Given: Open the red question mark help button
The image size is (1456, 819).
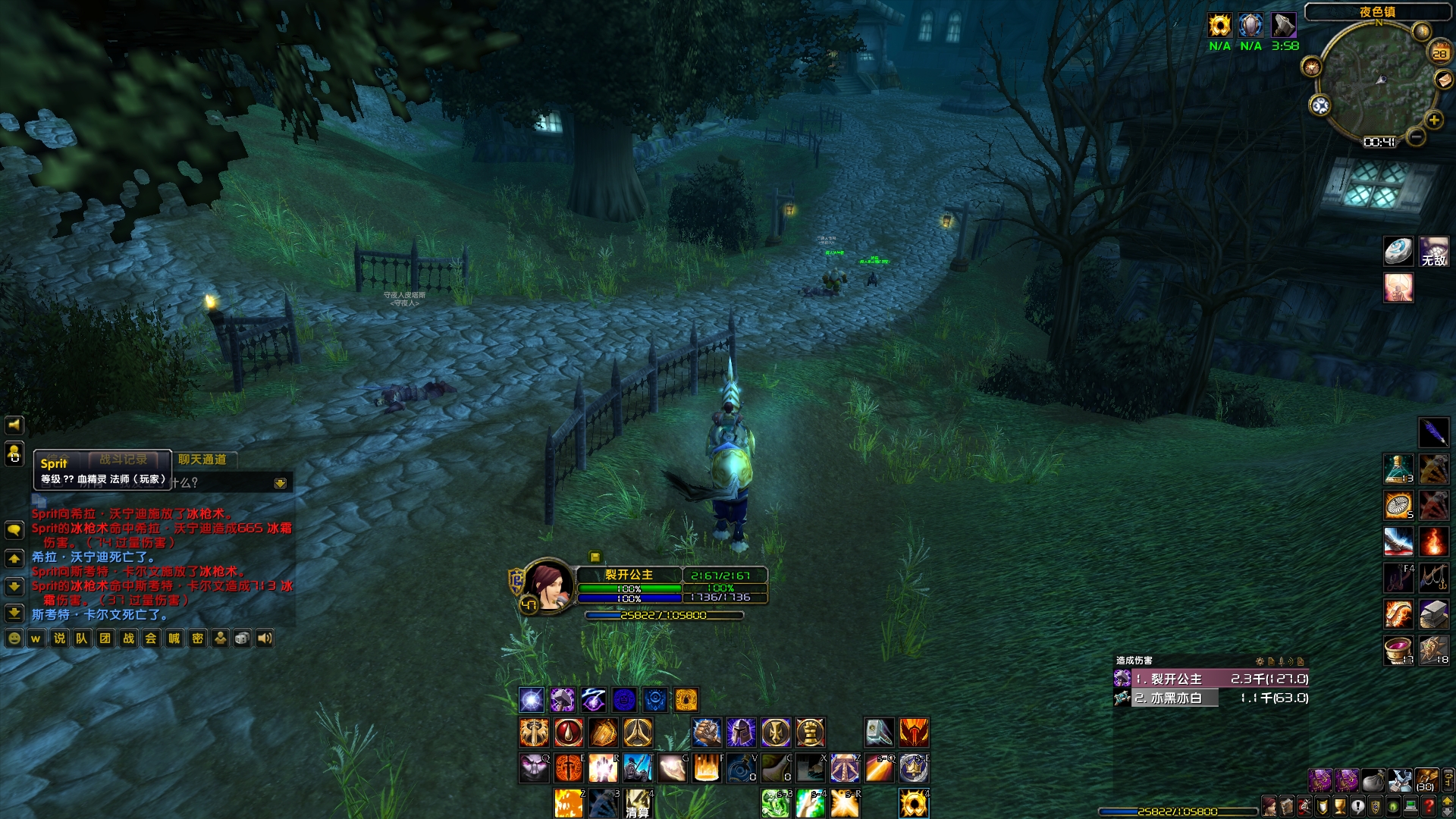Looking at the screenshot, I should pos(1429,805).
